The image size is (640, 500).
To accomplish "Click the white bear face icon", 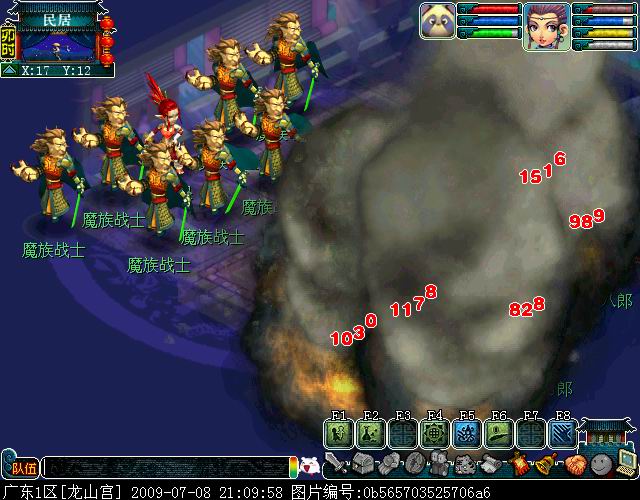I will (310, 466).
